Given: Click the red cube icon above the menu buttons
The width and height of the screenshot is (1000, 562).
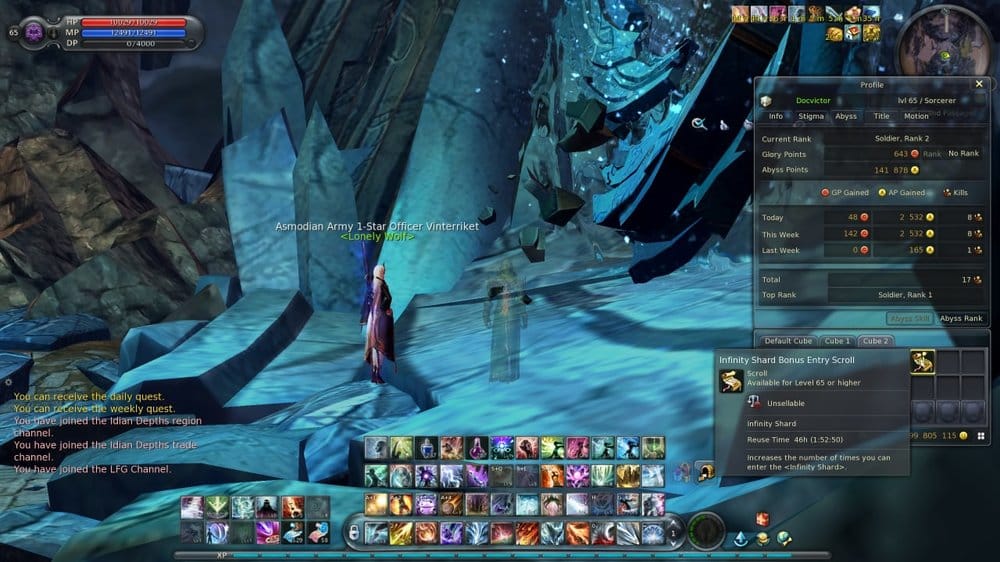Looking at the screenshot, I should tap(761, 518).
